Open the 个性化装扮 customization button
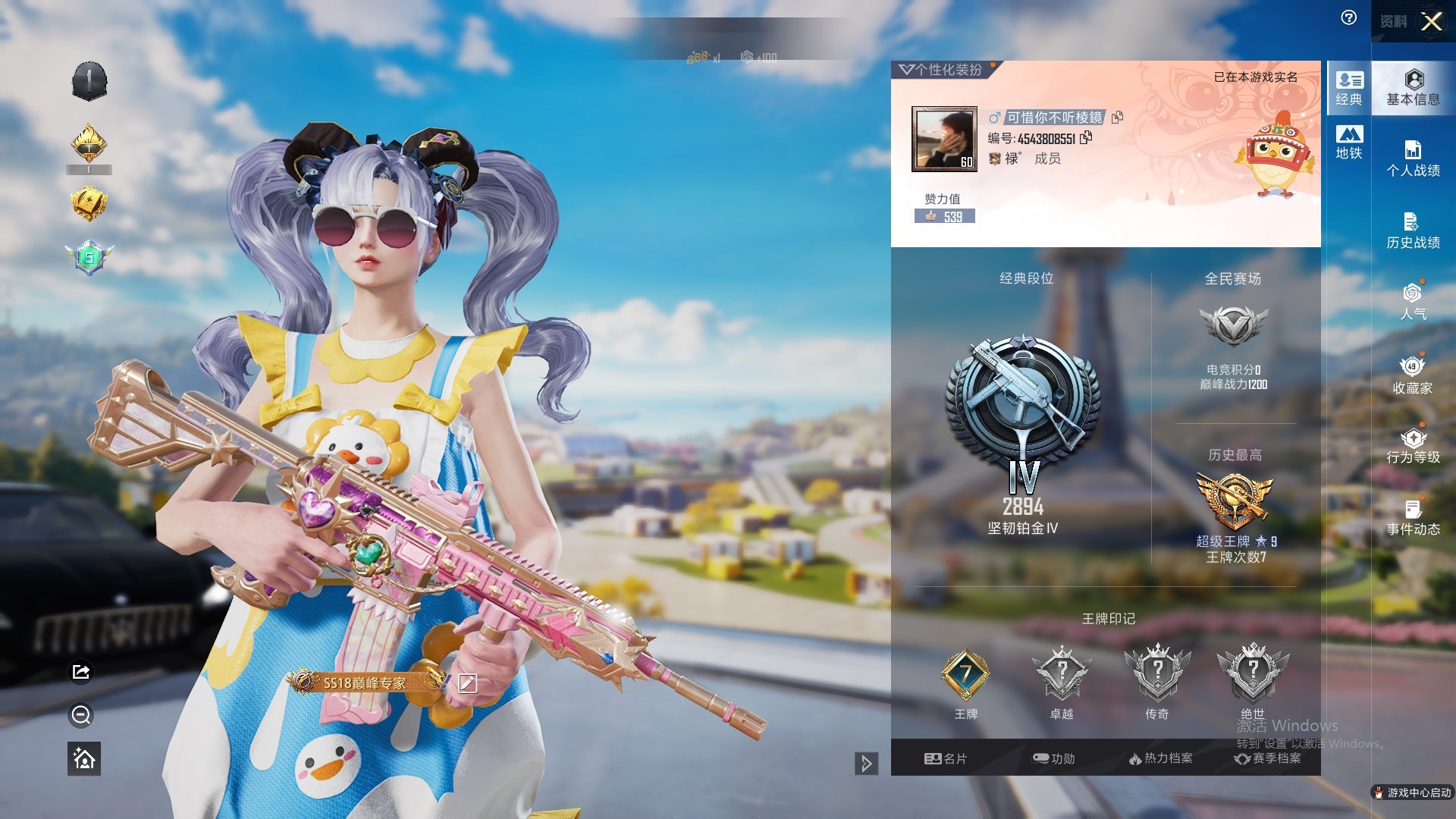The width and height of the screenshot is (1456, 819). pyautogui.click(x=942, y=70)
